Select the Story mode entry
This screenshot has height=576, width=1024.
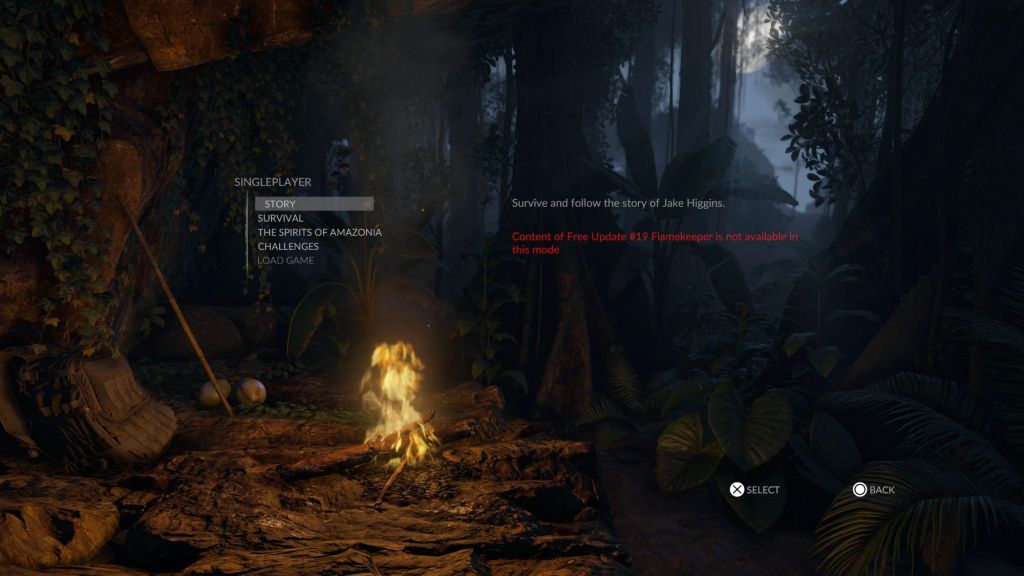tap(282, 204)
